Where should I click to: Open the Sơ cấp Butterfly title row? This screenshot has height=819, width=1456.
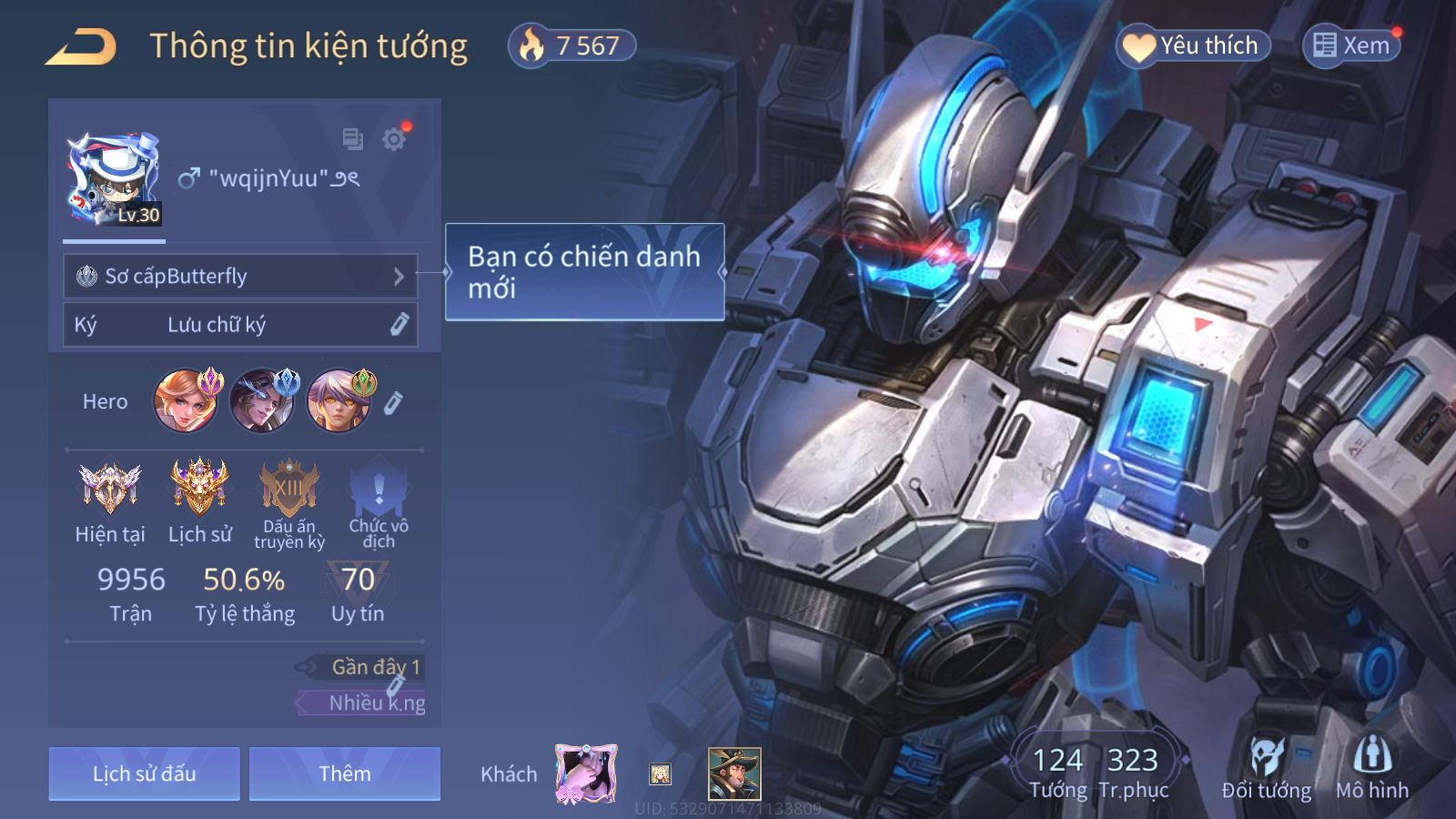pos(240,276)
